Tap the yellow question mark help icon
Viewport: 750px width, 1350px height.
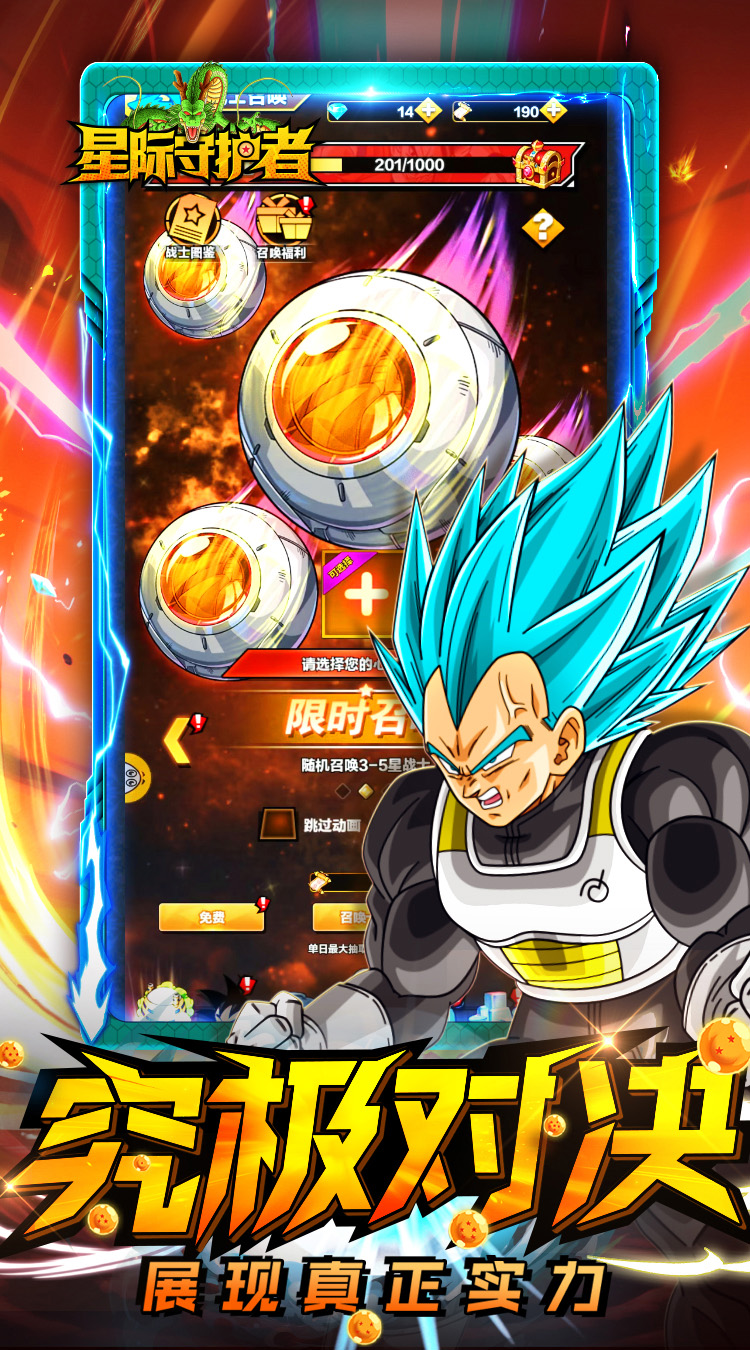[543, 228]
